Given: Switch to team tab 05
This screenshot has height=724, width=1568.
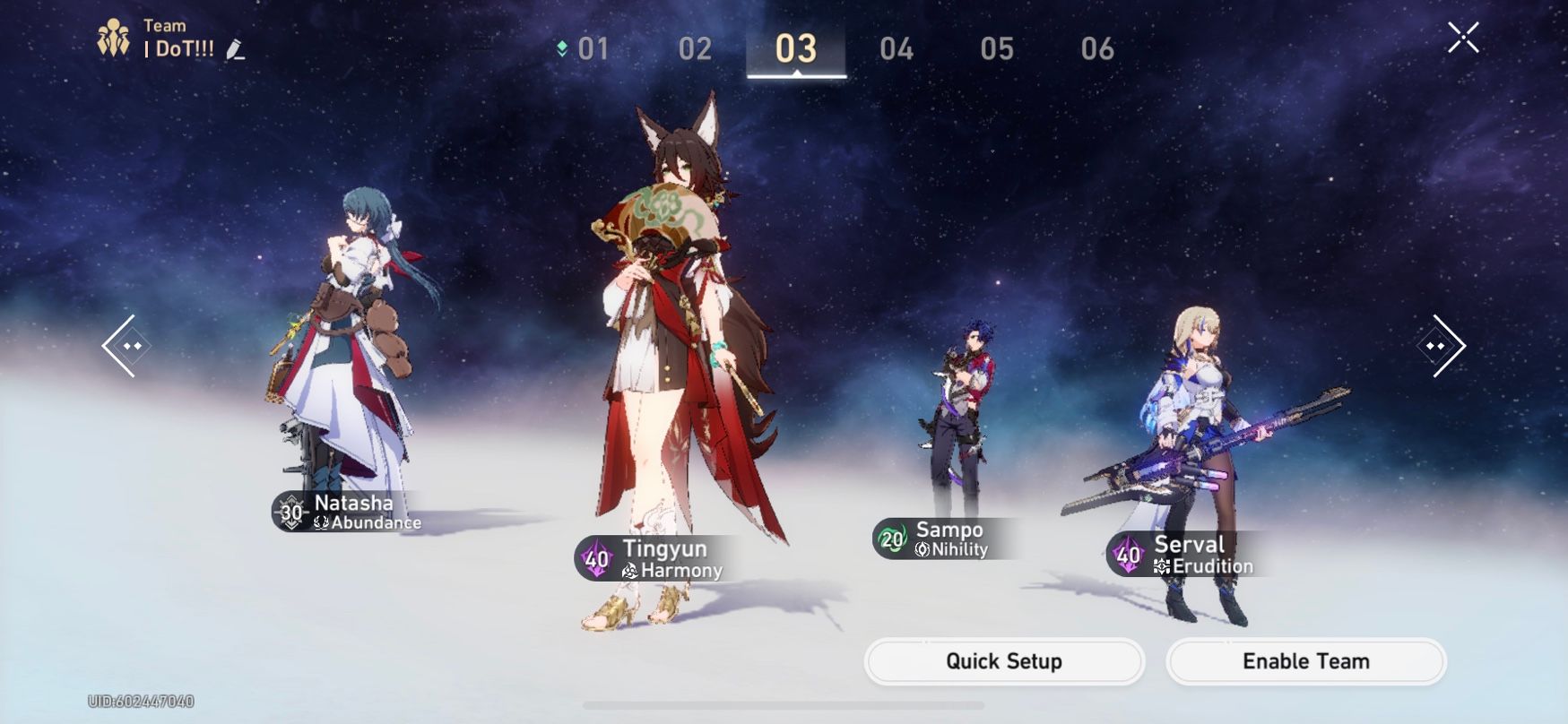Looking at the screenshot, I should [996, 49].
